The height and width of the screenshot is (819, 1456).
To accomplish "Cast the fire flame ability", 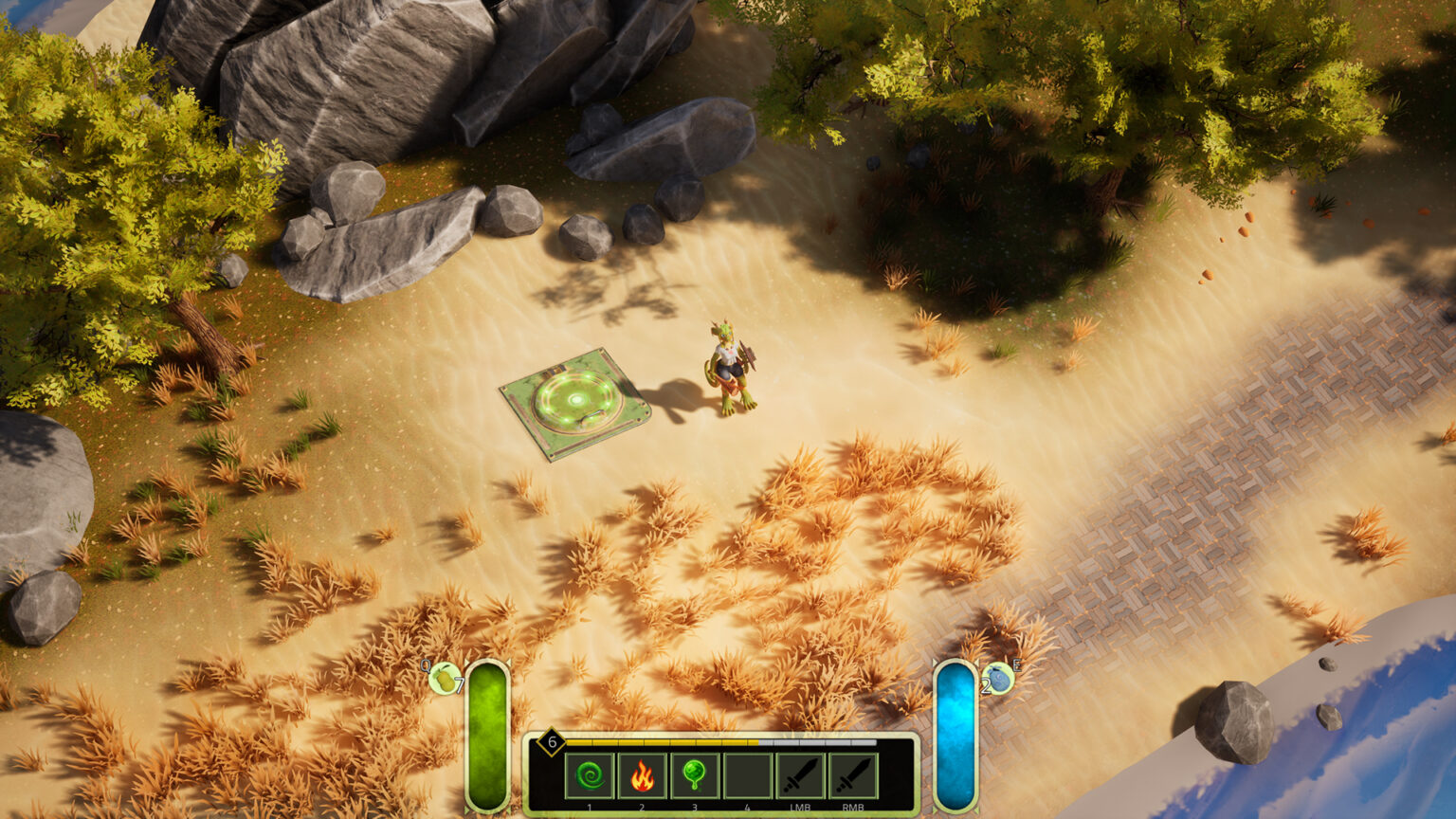I will [x=642, y=776].
